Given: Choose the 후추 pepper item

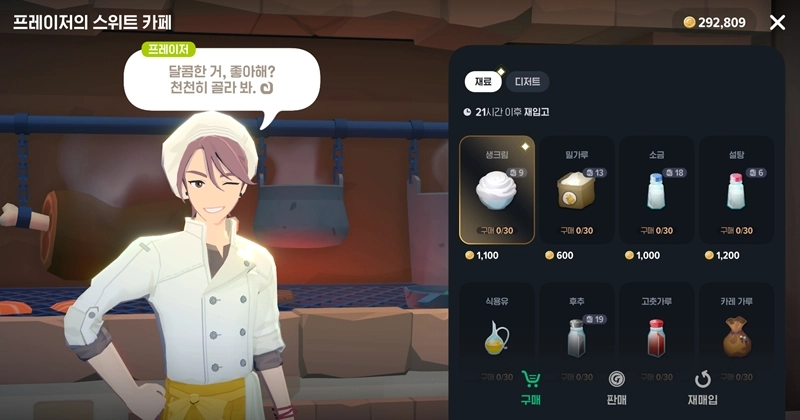Looking at the screenshot, I should pos(577,335).
